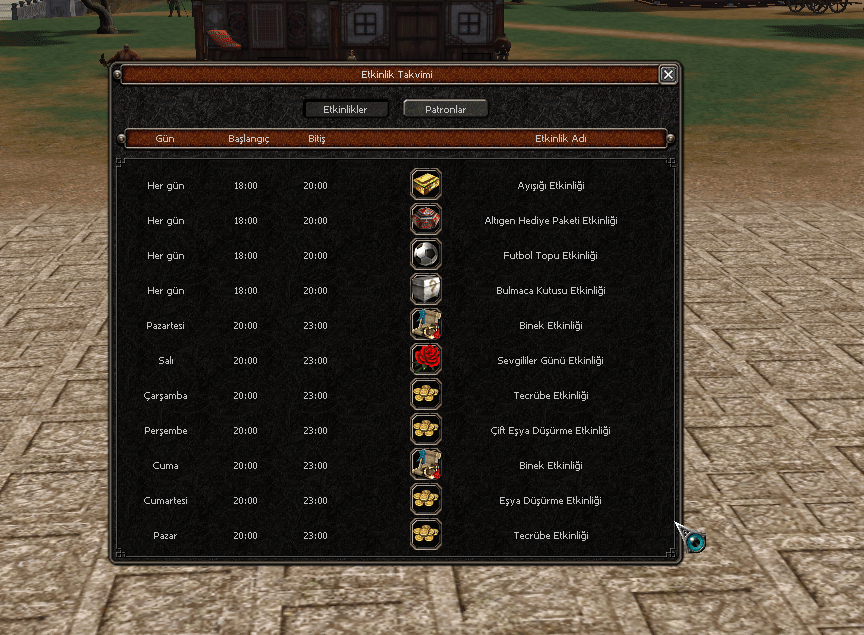Screen dimensions: 864x635
Task: Close the Etkinlik Takvimi window
Action: tap(668, 74)
